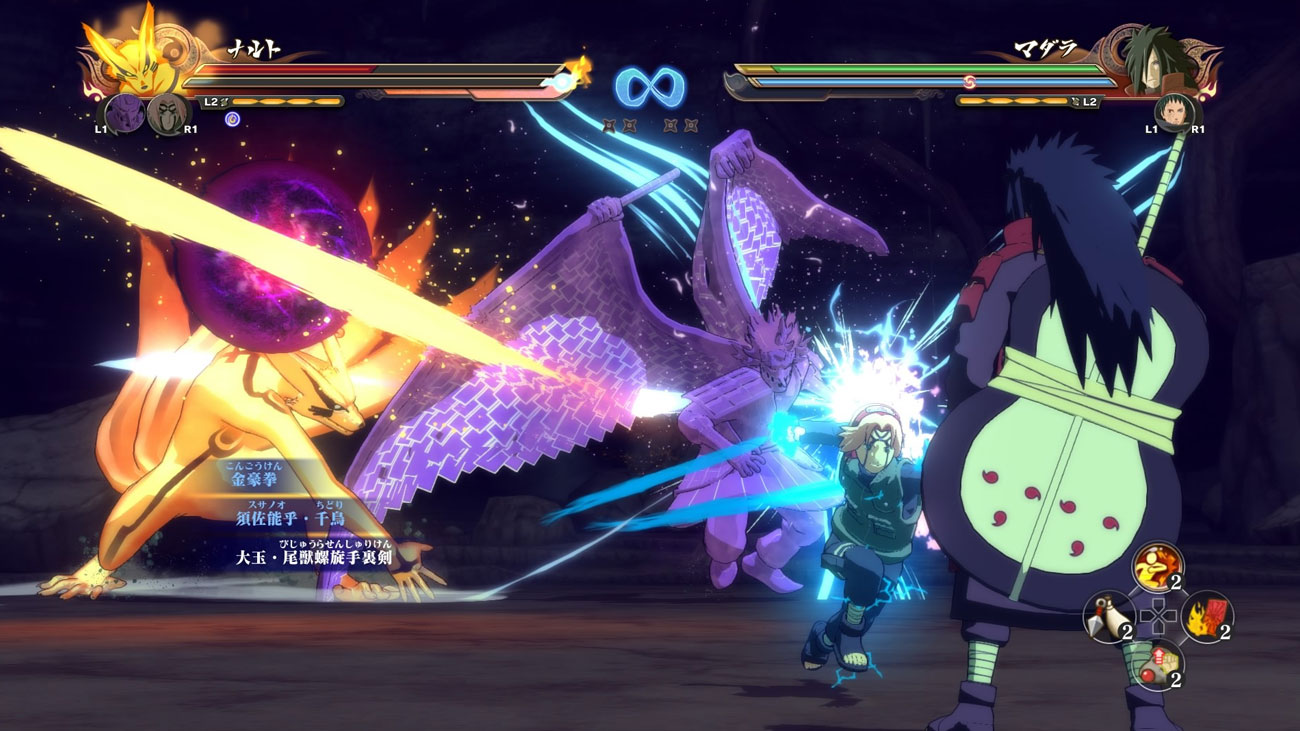
Task: Select Naruto's L1 support character portrait
Action: pos(125,112)
